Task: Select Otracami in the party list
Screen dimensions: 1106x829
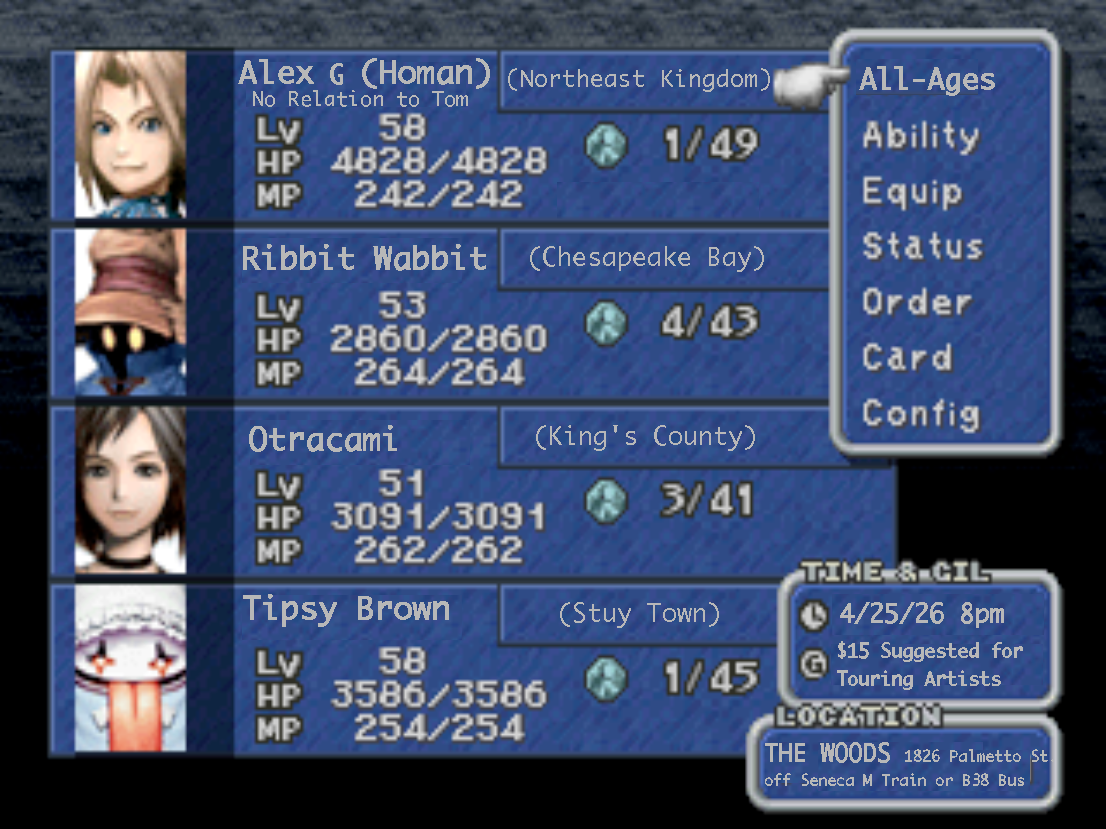Action: 322,439
